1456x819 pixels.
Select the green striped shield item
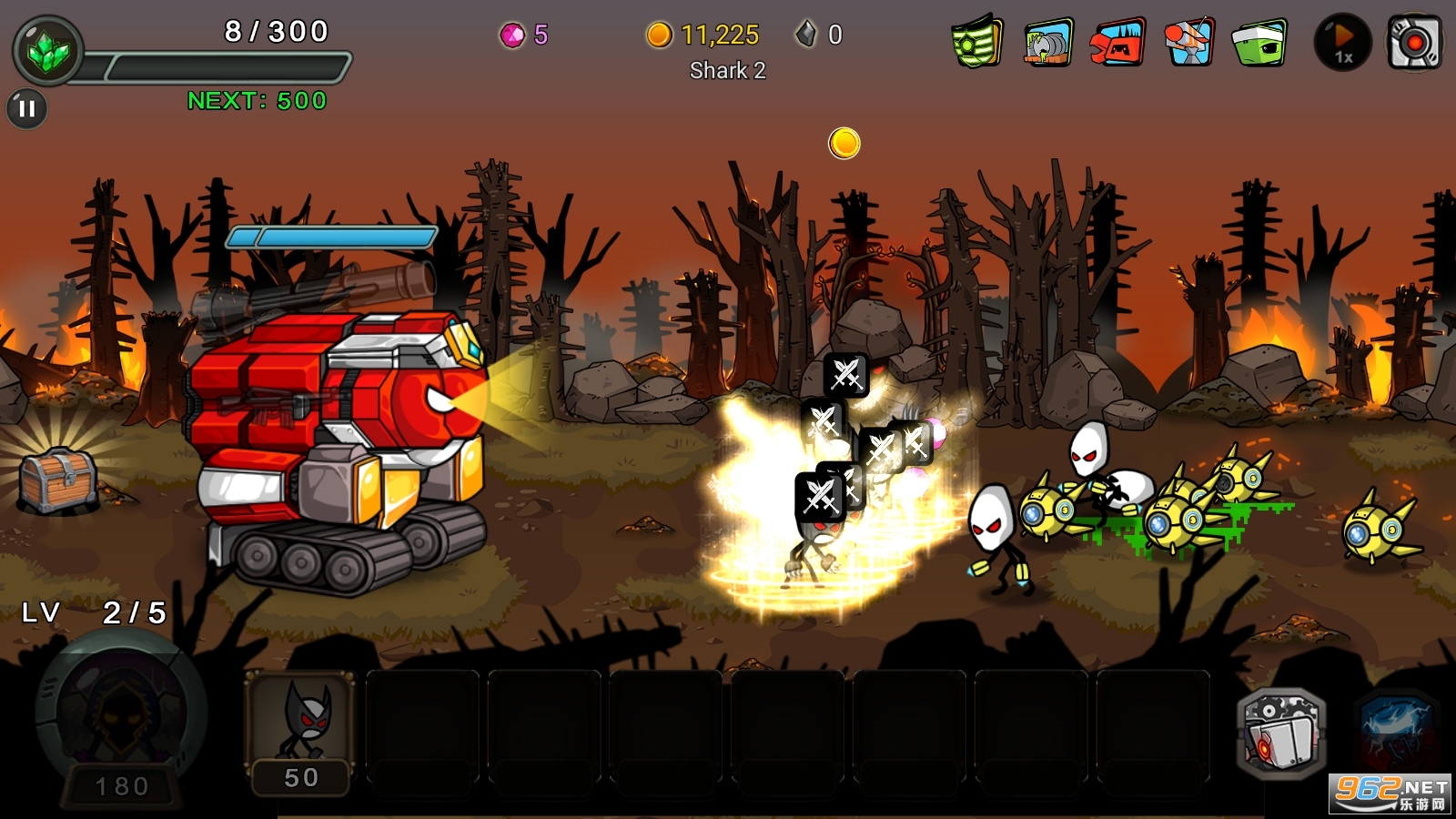976,42
